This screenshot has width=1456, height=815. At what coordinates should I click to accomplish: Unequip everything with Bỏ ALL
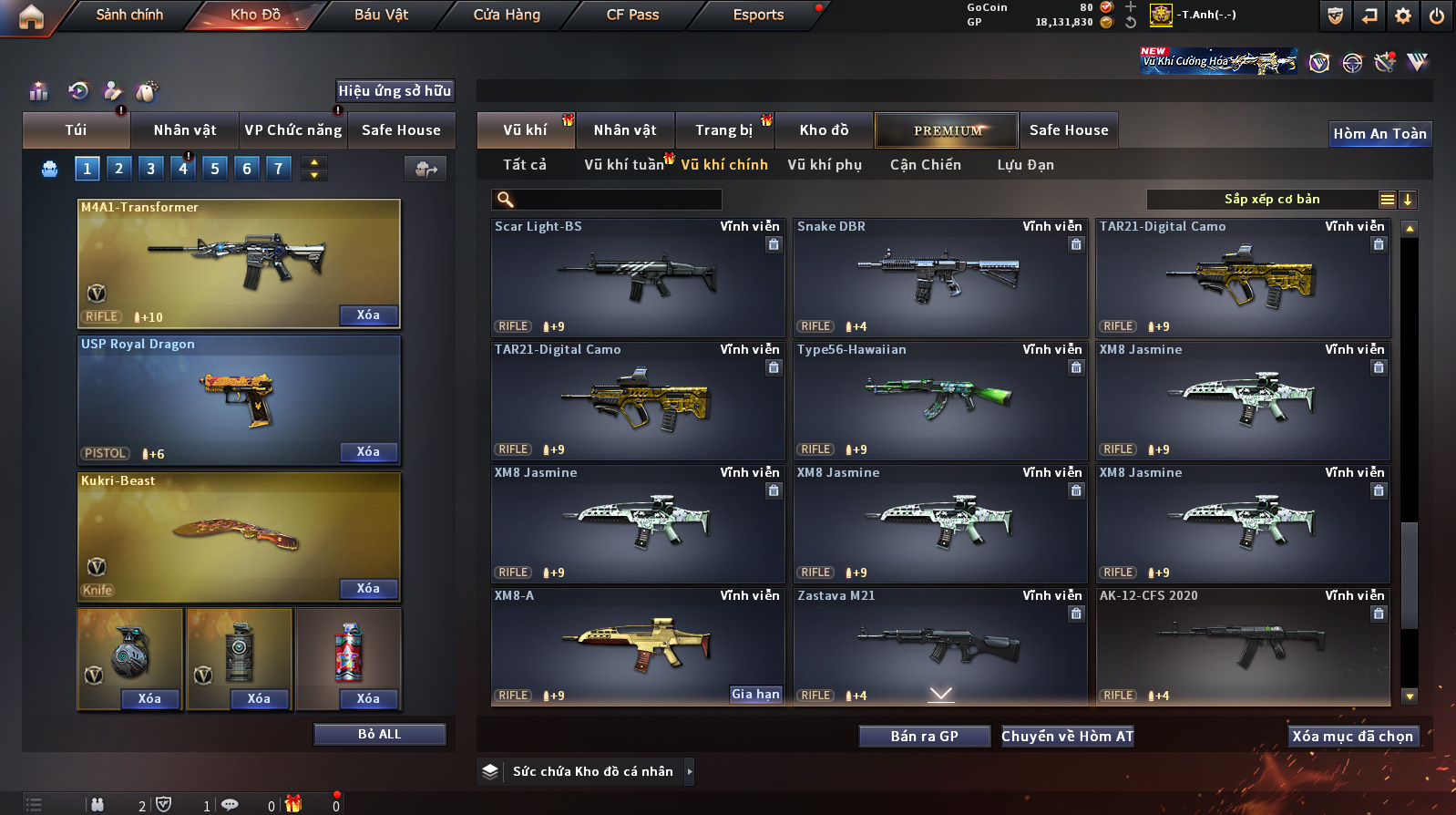click(379, 735)
